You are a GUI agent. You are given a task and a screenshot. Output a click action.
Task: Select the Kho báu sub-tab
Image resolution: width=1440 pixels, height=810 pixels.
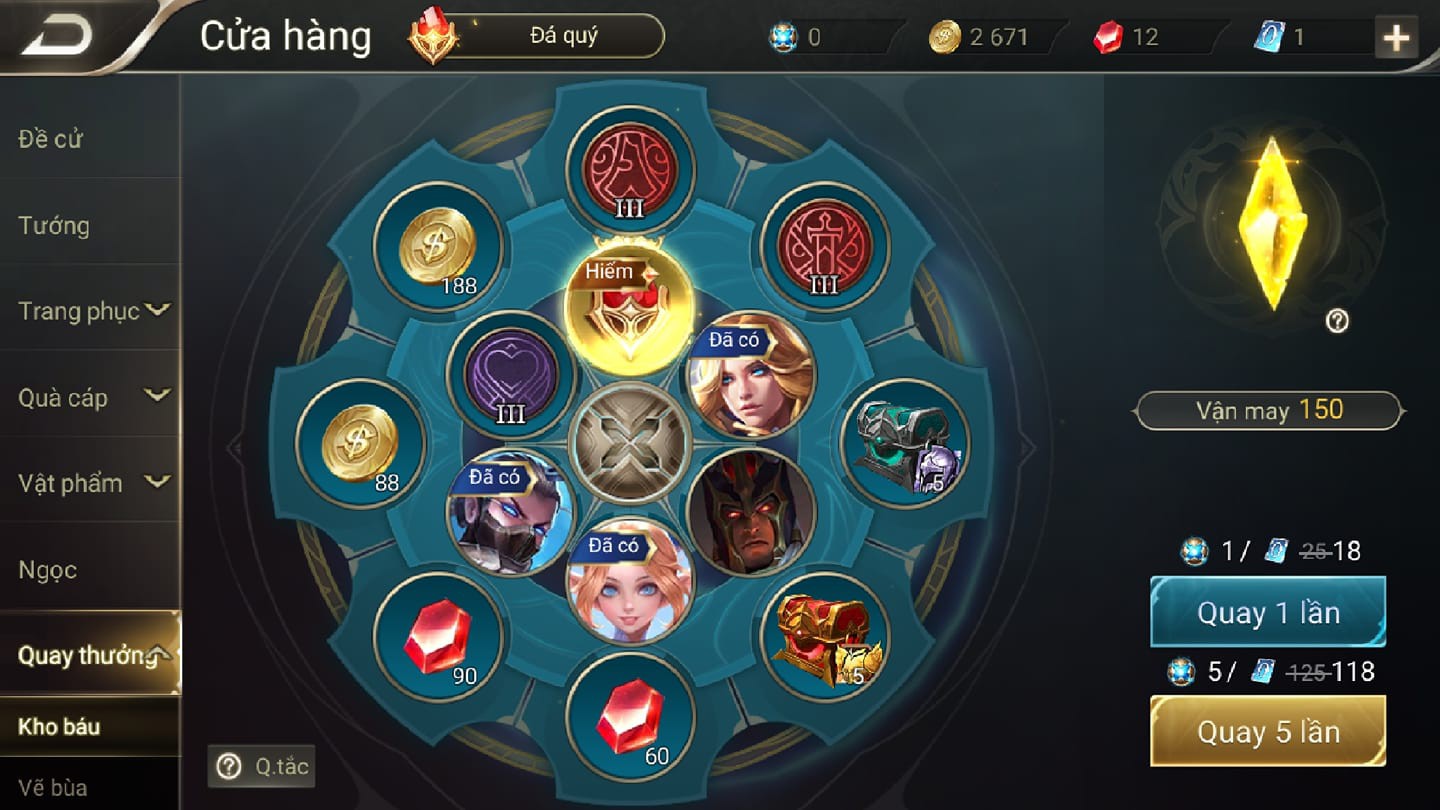[x=60, y=726]
